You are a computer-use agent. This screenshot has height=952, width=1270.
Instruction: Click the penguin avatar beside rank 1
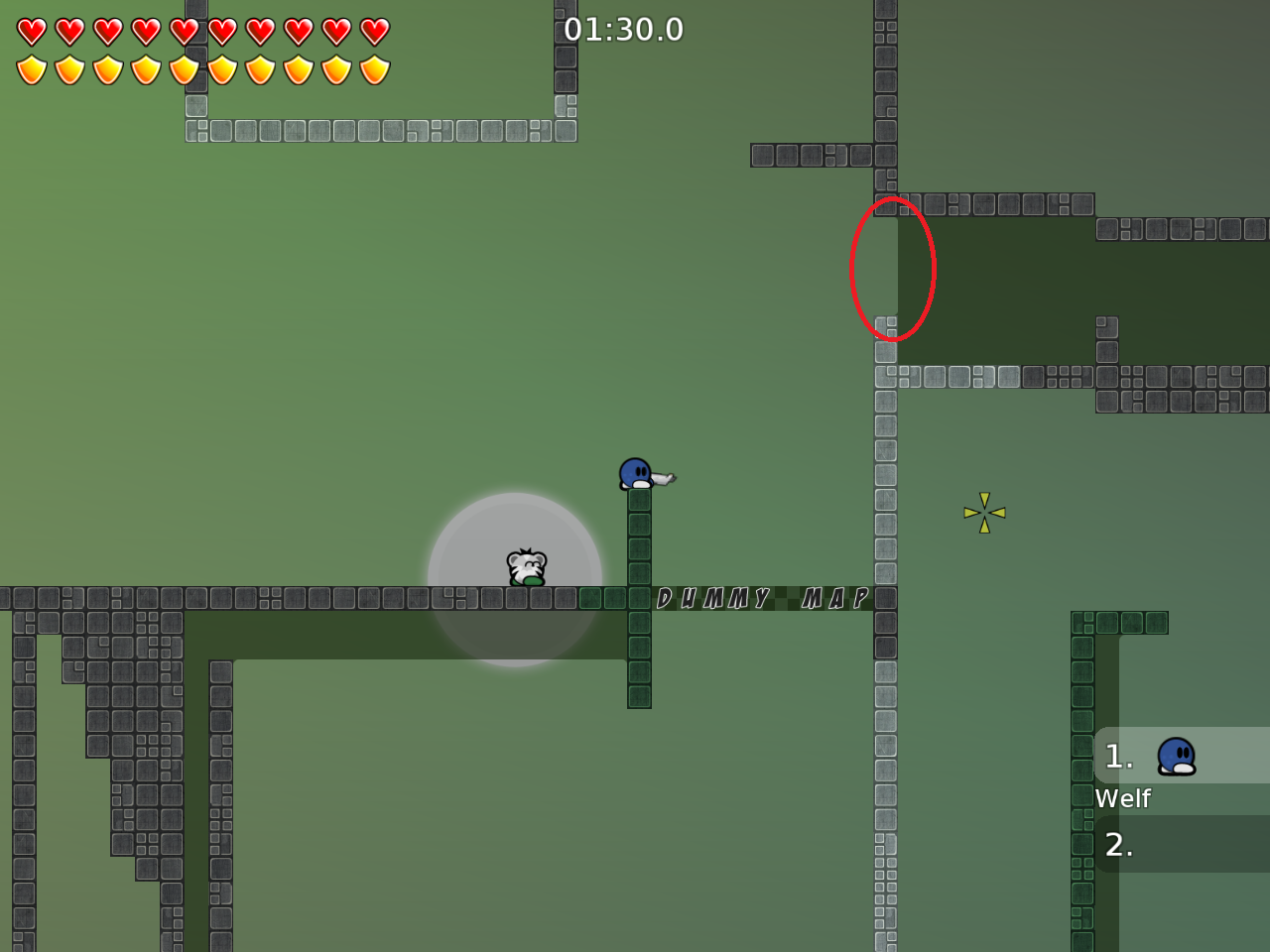(1175, 757)
